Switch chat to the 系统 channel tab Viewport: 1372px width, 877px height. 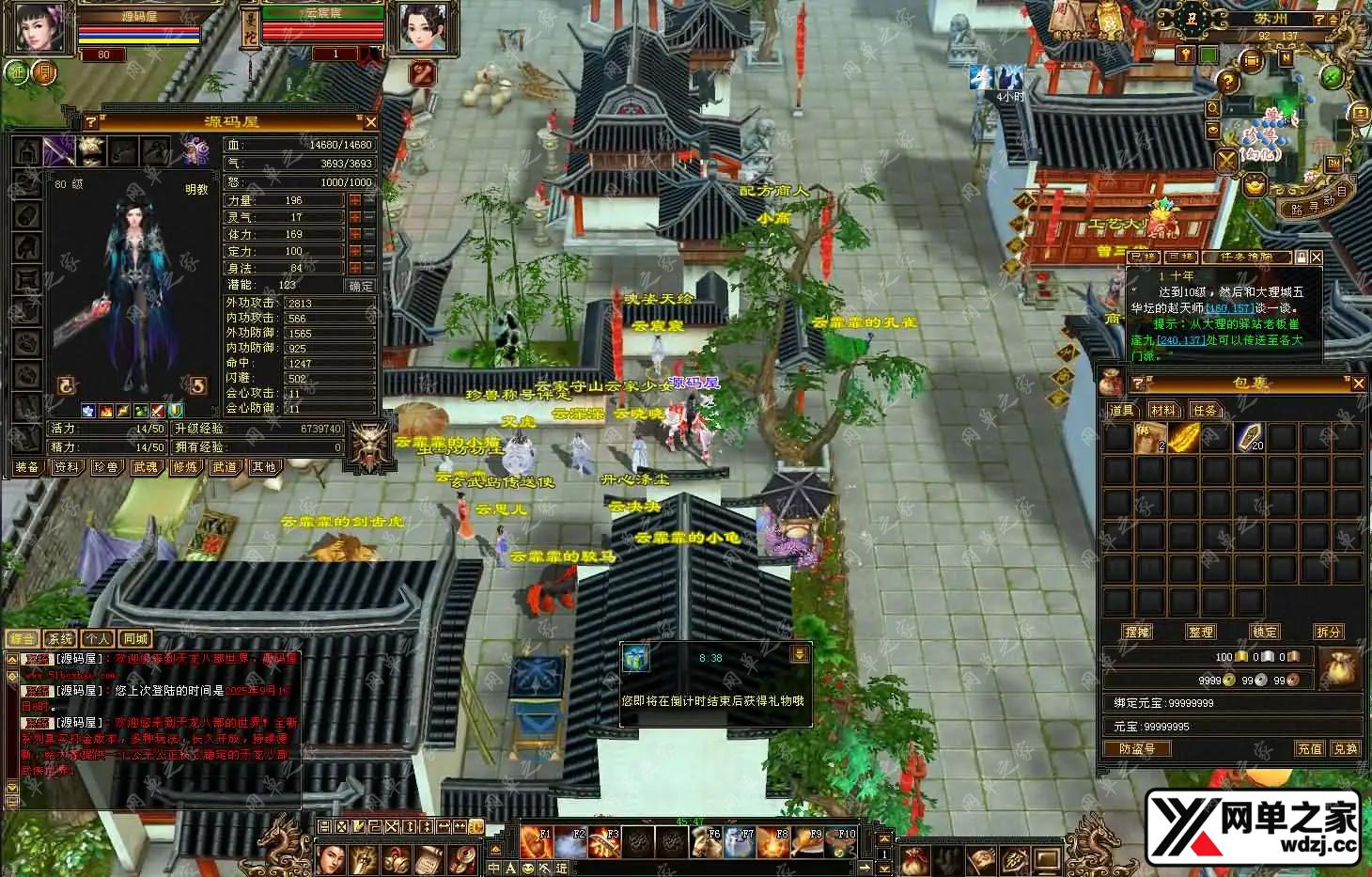(x=60, y=639)
